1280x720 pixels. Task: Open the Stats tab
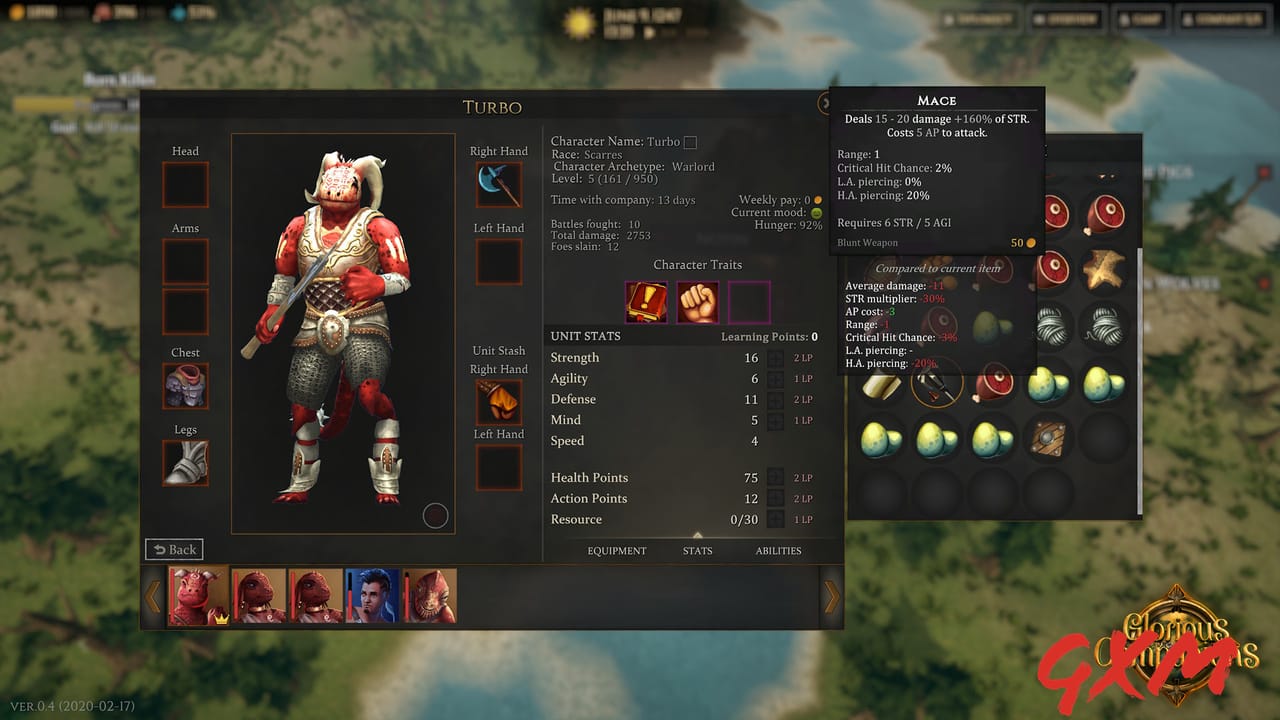(x=697, y=550)
